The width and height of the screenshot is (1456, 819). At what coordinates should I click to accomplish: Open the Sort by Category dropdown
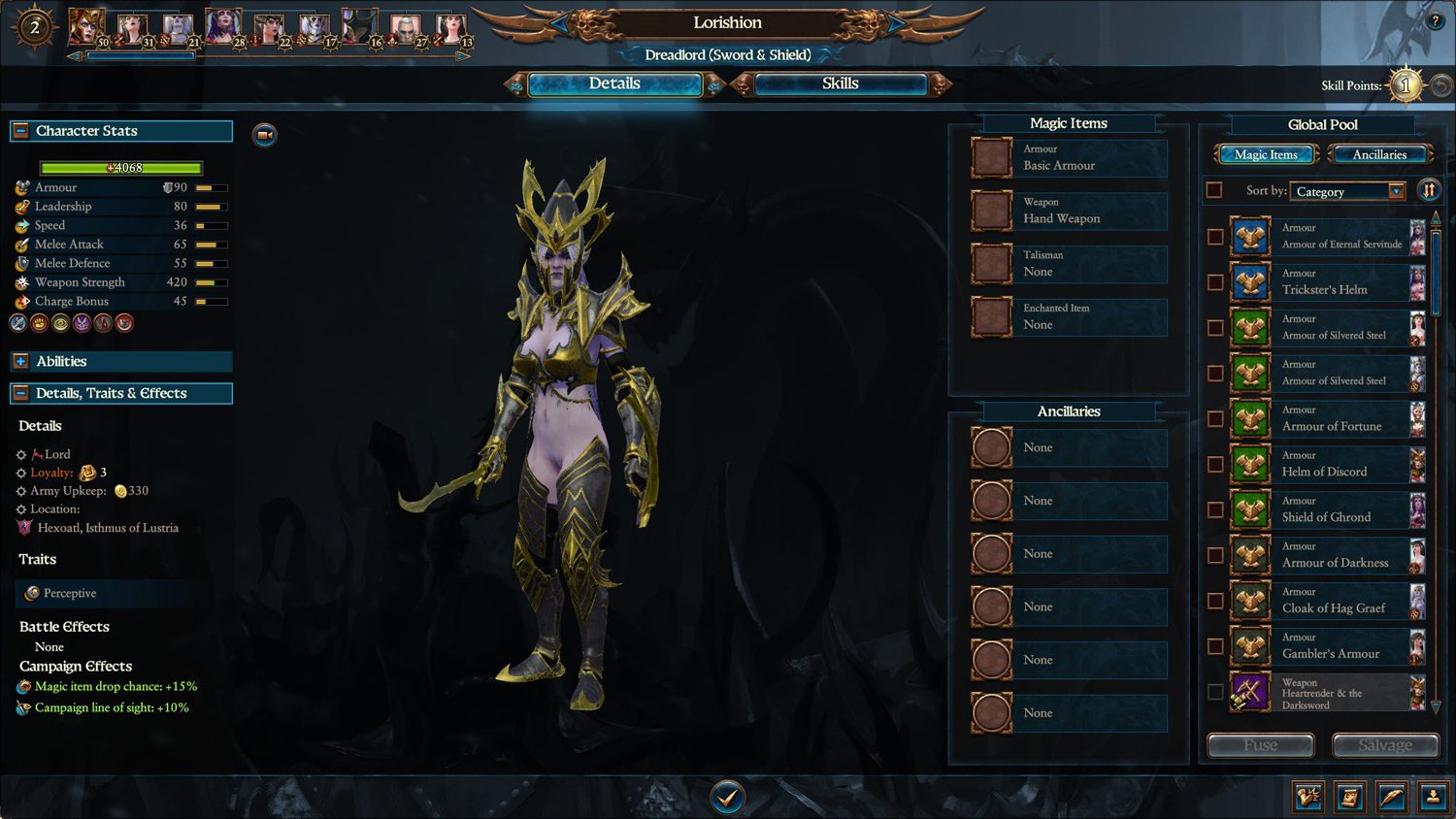[x=1347, y=191]
